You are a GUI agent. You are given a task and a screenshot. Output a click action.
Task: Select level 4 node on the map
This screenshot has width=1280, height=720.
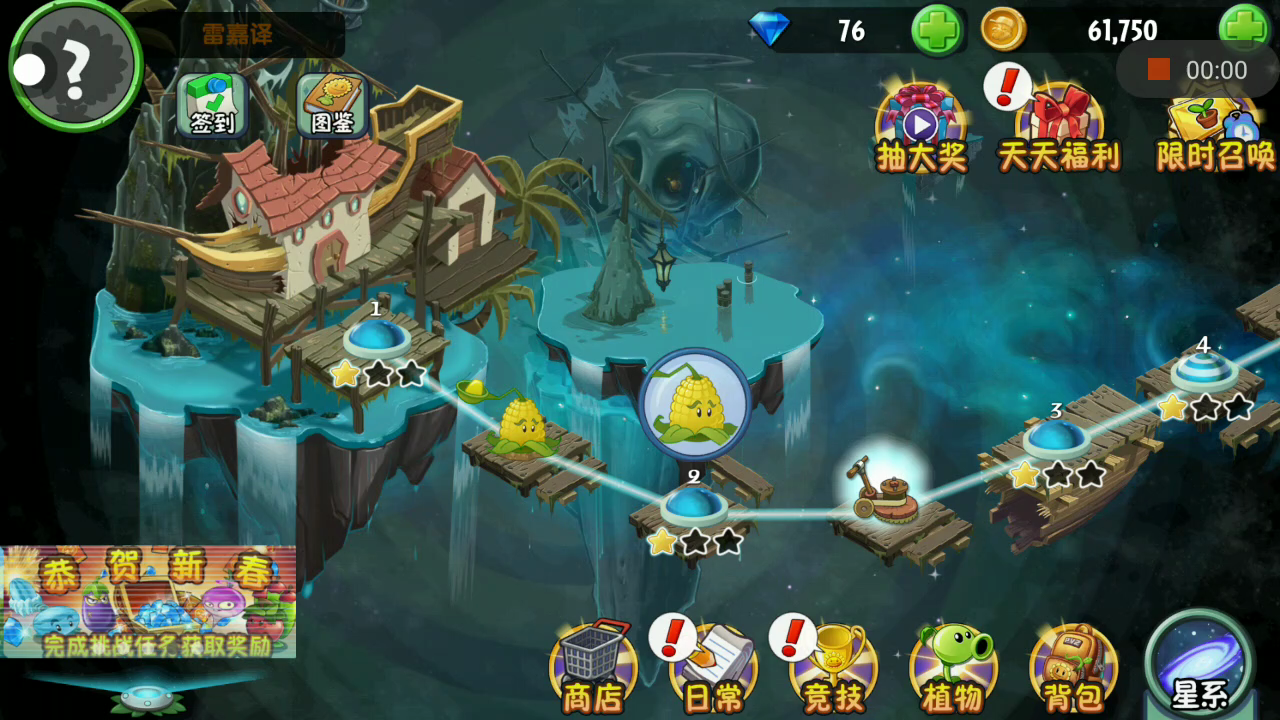1203,371
